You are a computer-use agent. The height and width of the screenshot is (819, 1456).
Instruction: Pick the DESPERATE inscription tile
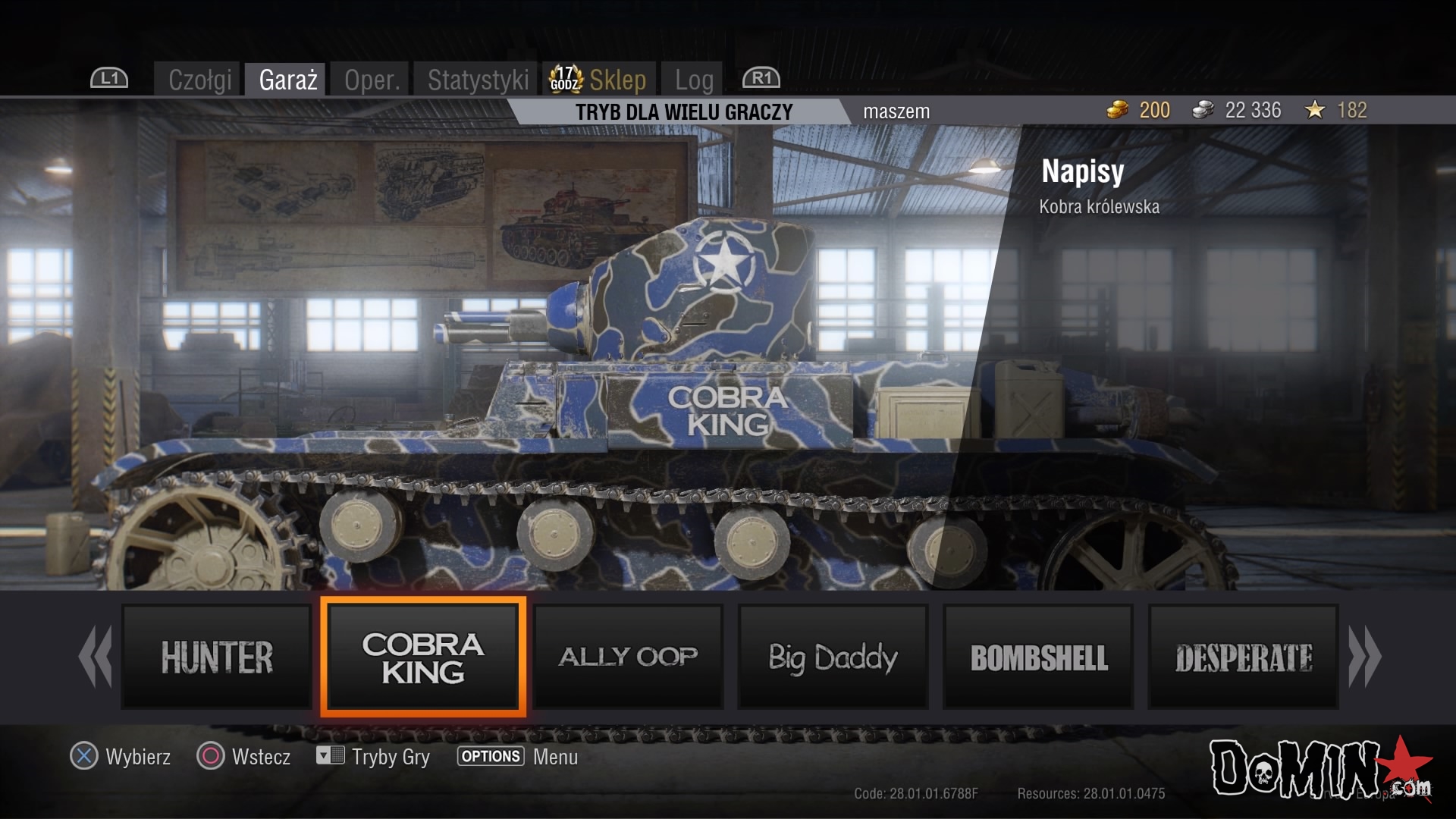(1243, 657)
